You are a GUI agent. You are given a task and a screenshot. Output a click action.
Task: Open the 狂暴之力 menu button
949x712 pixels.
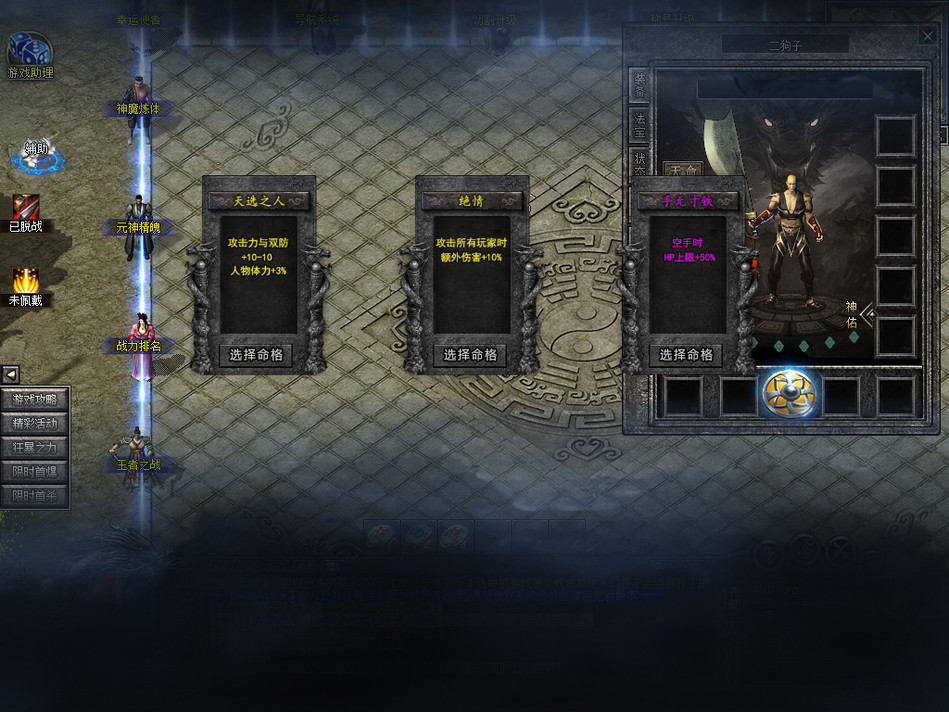tap(35, 448)
